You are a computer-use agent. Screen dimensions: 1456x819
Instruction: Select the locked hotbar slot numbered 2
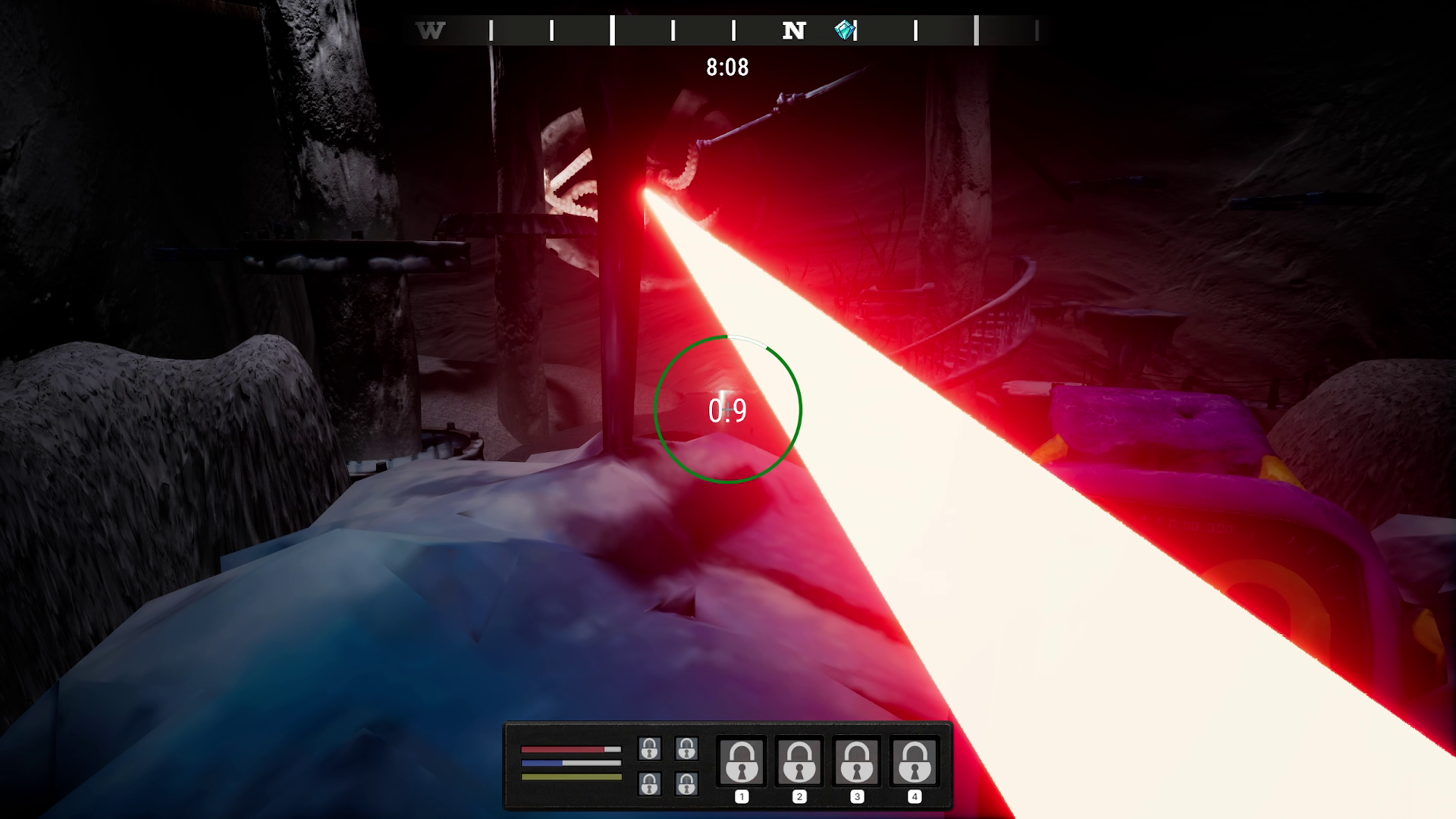799,761
